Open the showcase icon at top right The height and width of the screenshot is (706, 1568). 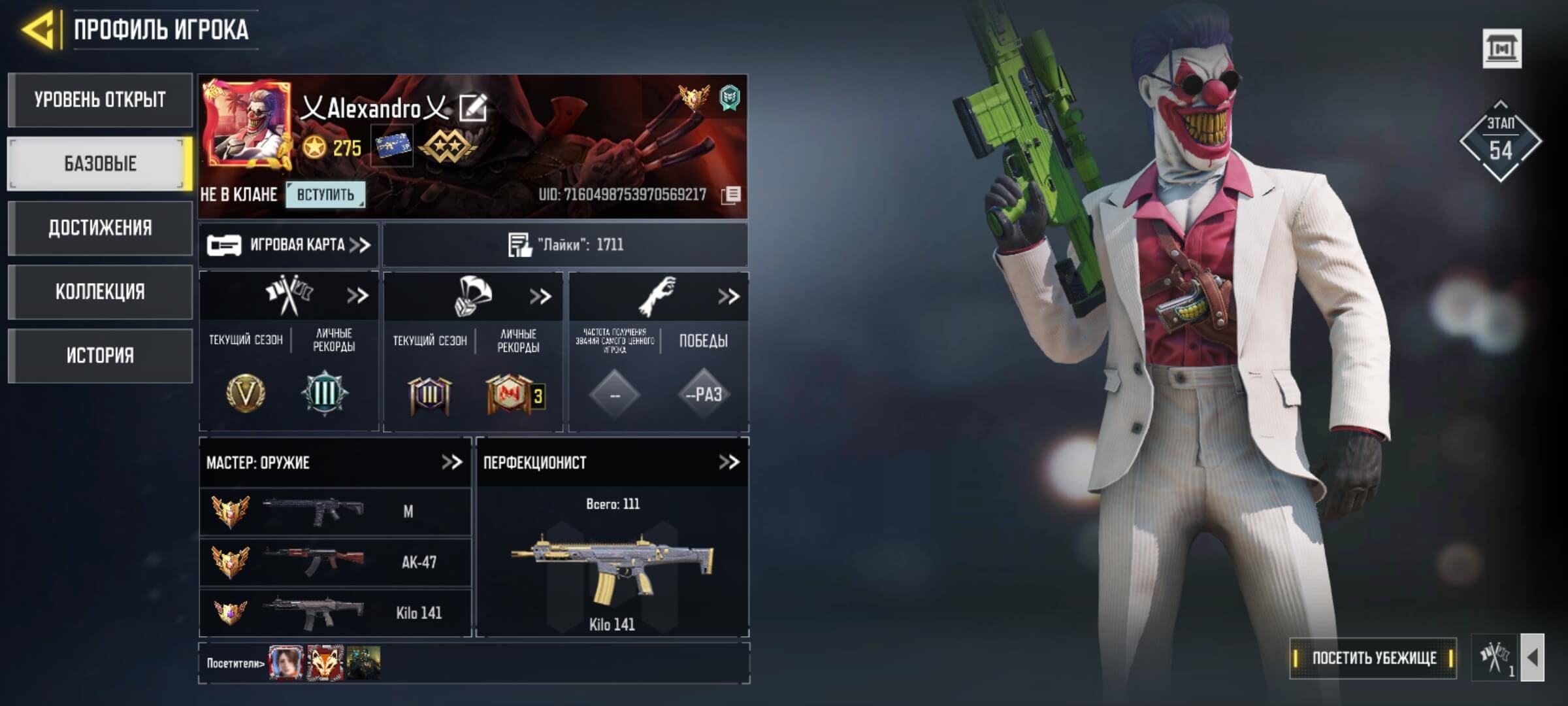[x=1501, y=48]
